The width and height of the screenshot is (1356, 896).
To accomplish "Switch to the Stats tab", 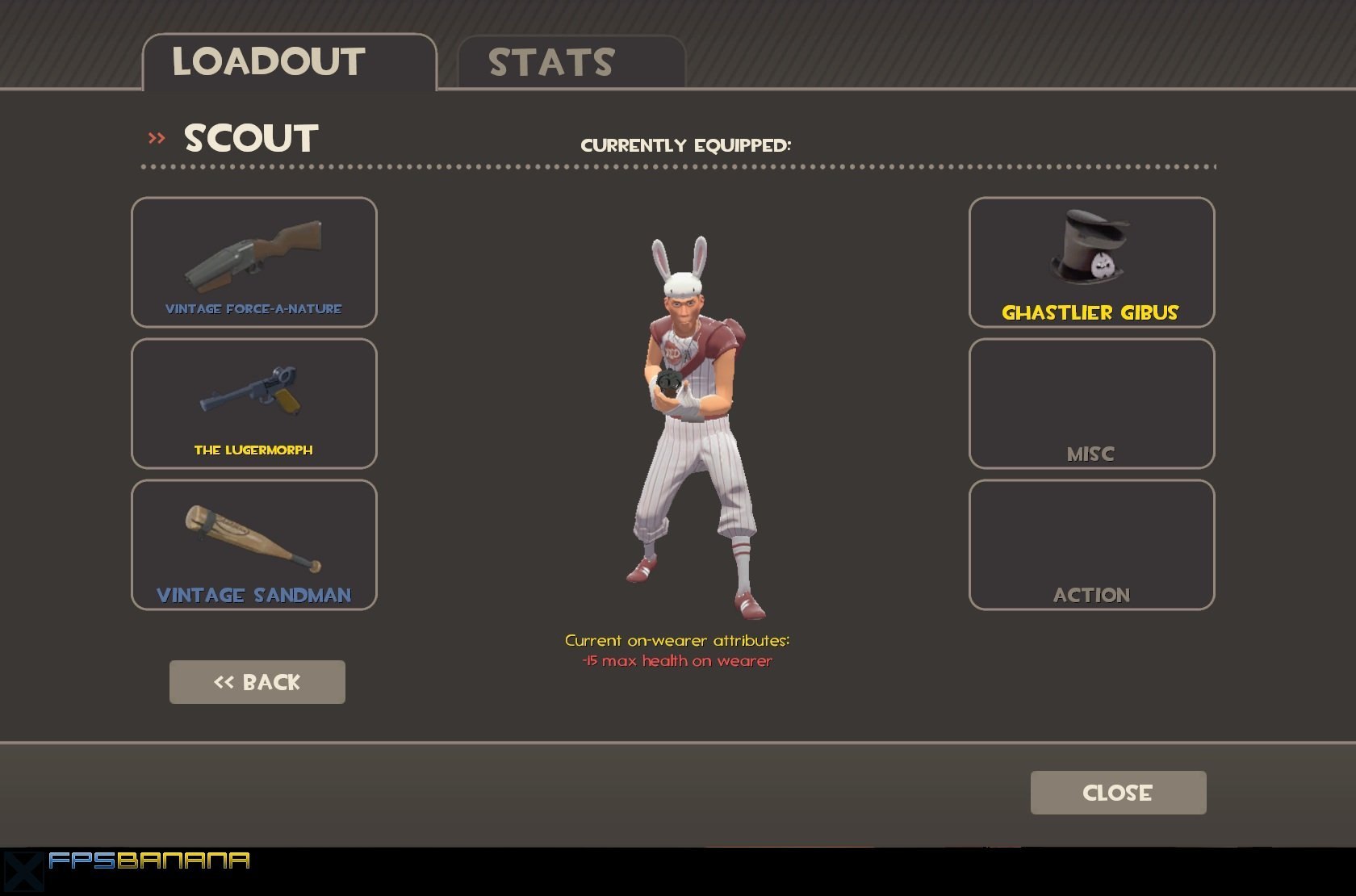I will pyautogui.click(x=571, y=62).
